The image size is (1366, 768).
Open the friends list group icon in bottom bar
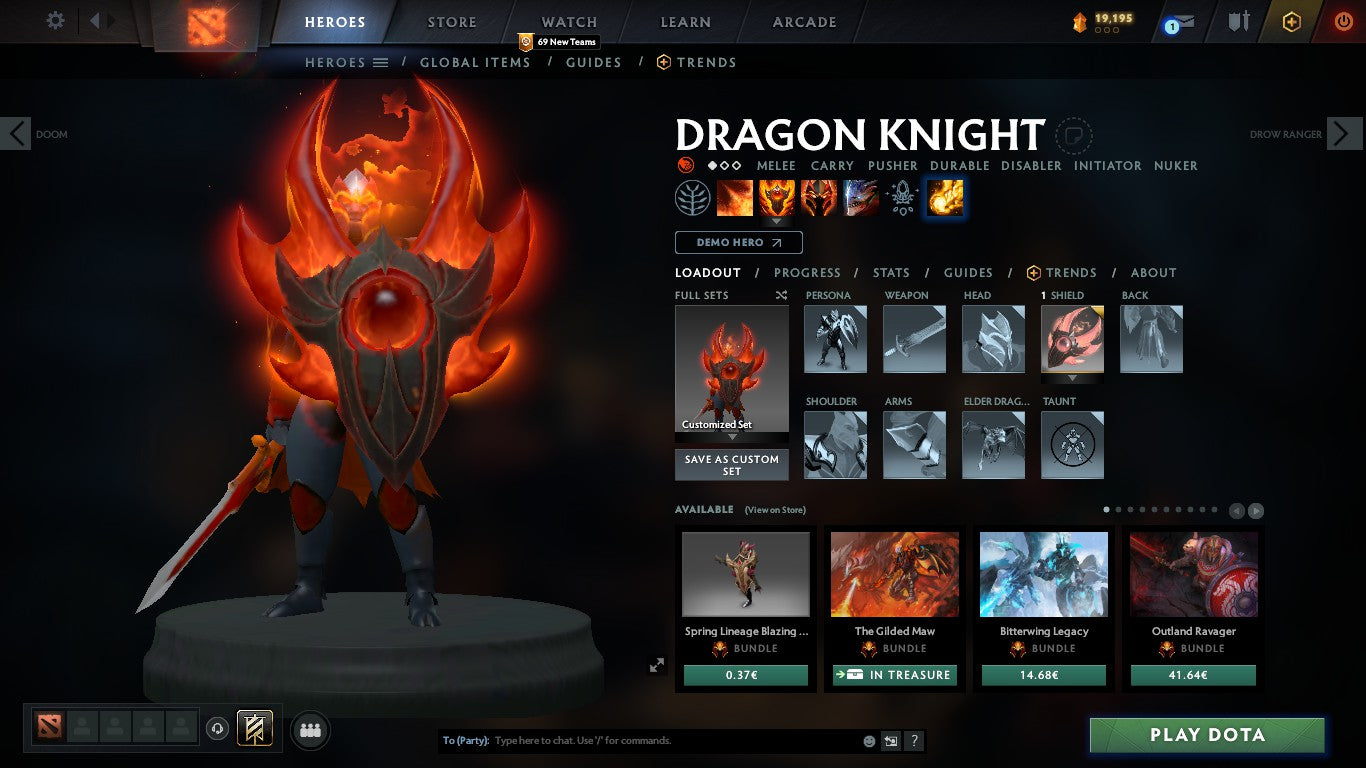[x=310, y=730]
